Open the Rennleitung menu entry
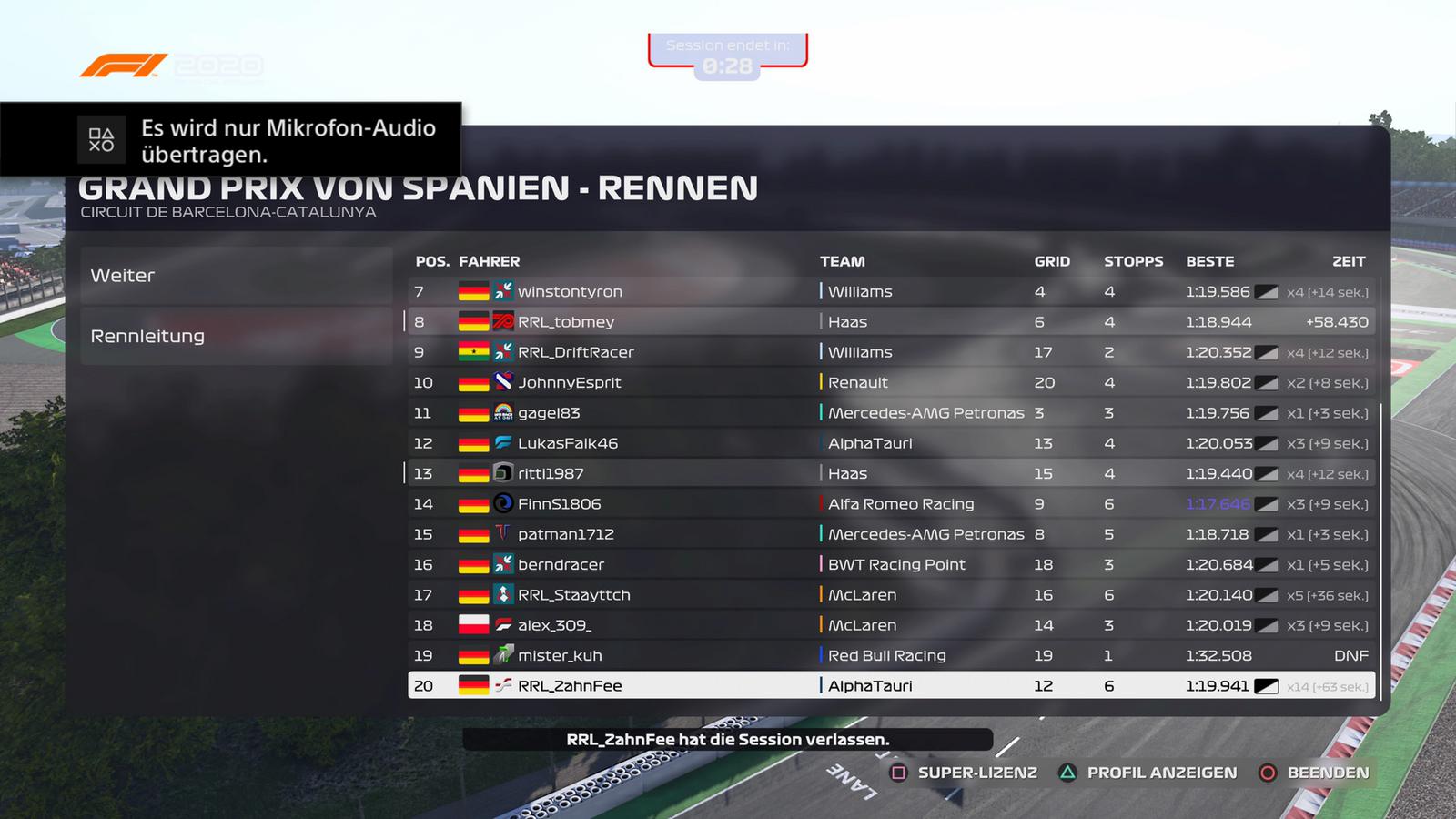 tap(236, 336)
